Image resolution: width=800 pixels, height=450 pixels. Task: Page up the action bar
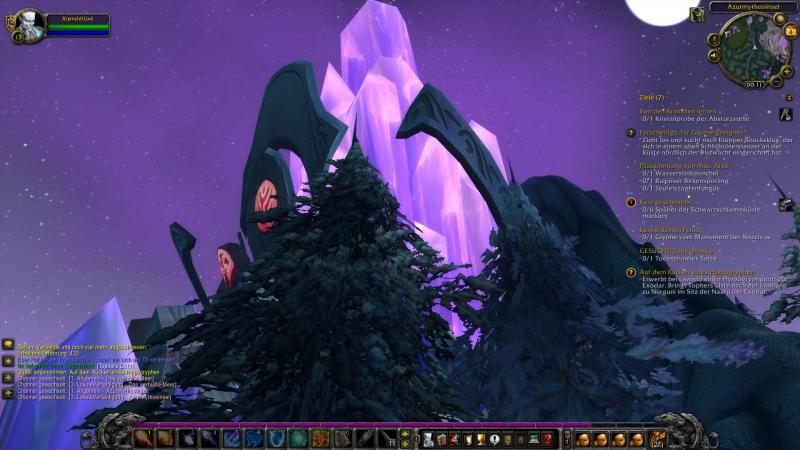click(x=405, y=433)
